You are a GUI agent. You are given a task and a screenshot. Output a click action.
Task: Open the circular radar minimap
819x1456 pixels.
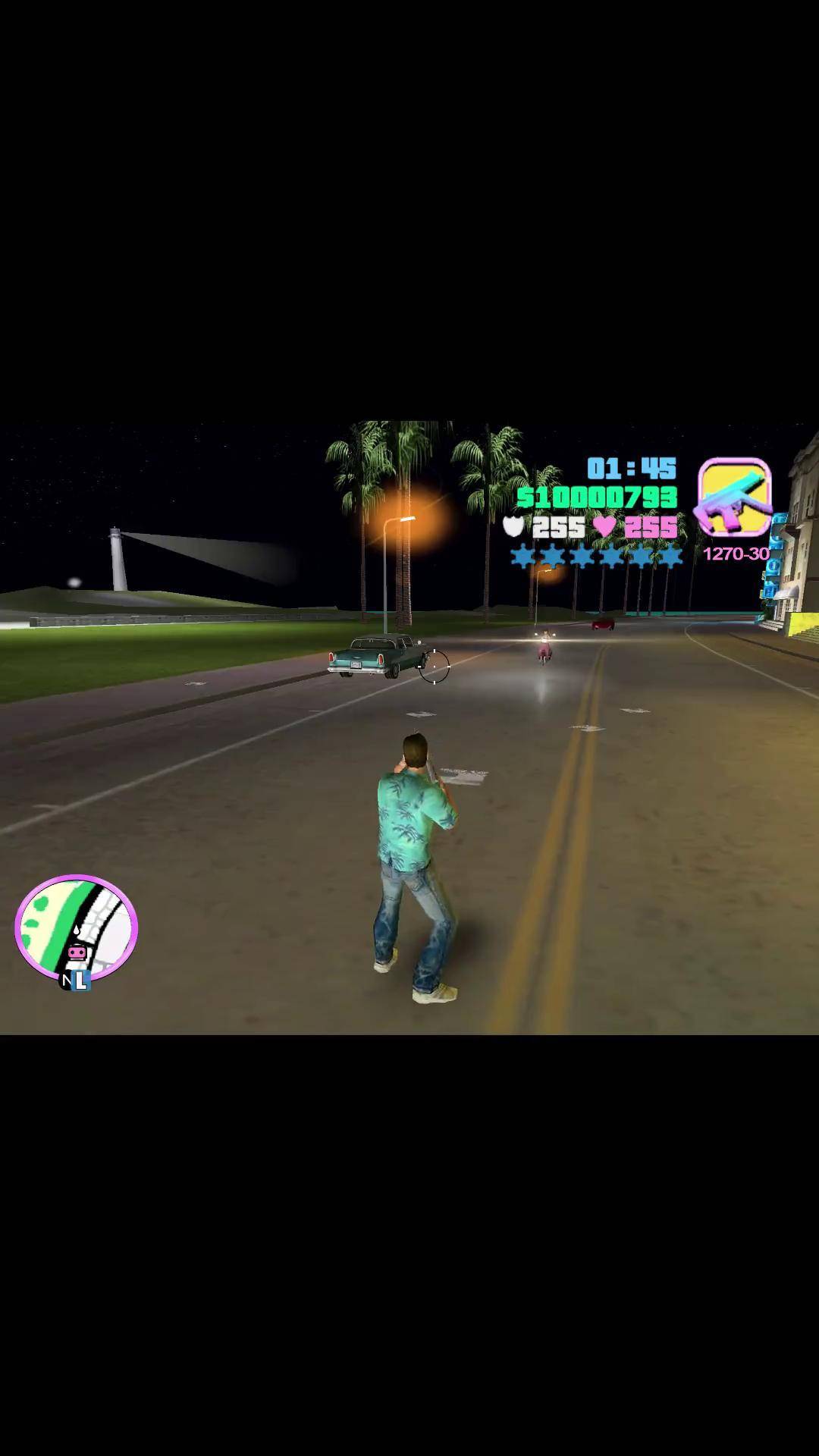(x=76, y=927)
